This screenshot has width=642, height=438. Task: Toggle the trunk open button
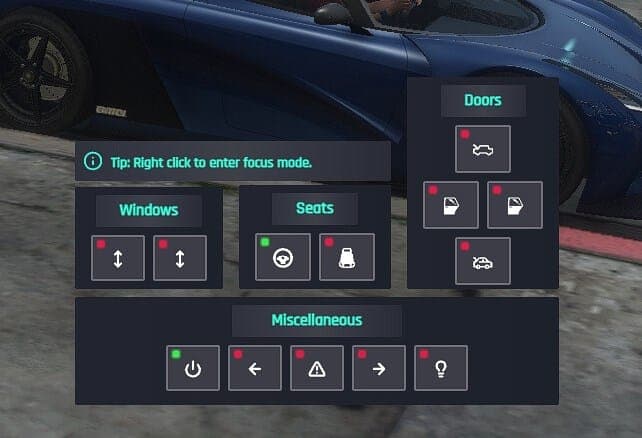[x=483, y=262]
